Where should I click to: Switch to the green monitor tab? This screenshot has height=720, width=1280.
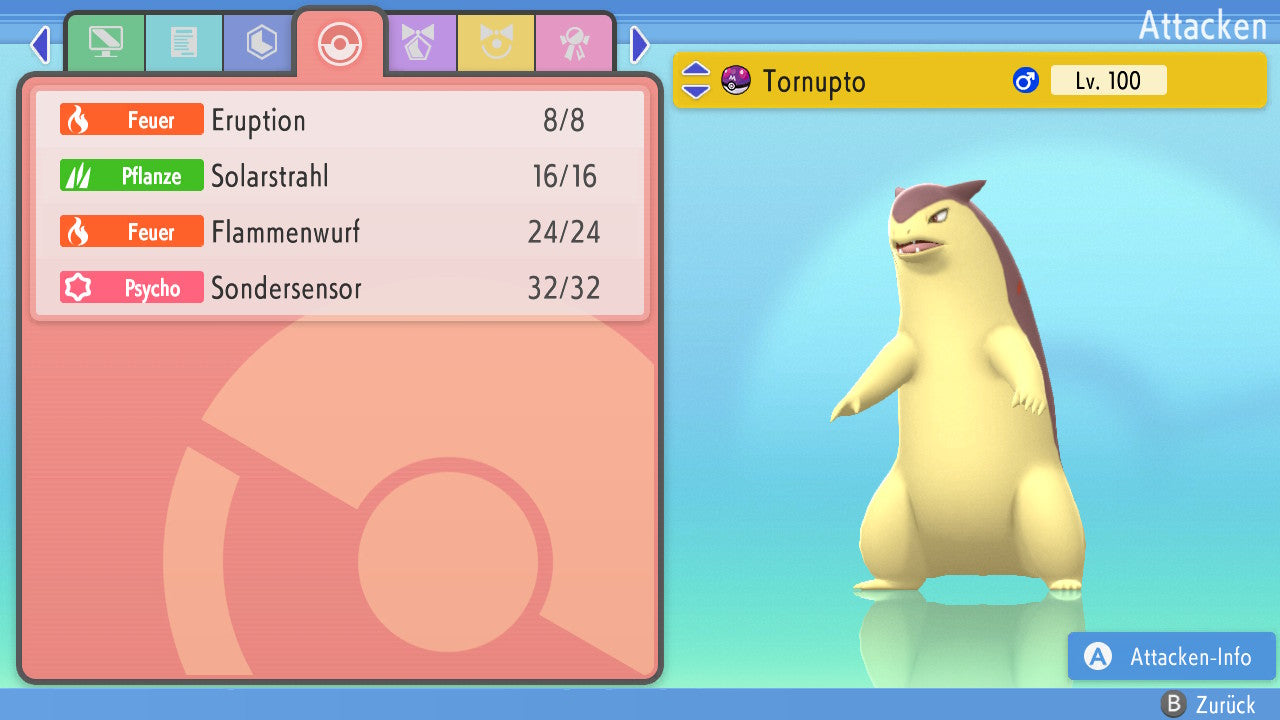[105, 43]
